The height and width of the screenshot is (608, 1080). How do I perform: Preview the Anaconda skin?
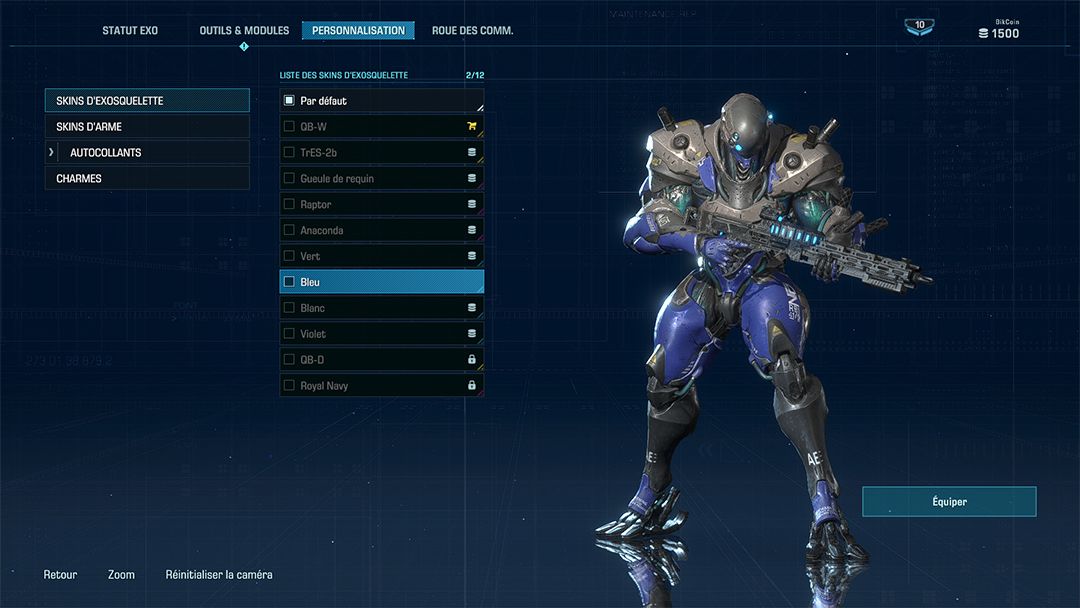coord(381,231)
